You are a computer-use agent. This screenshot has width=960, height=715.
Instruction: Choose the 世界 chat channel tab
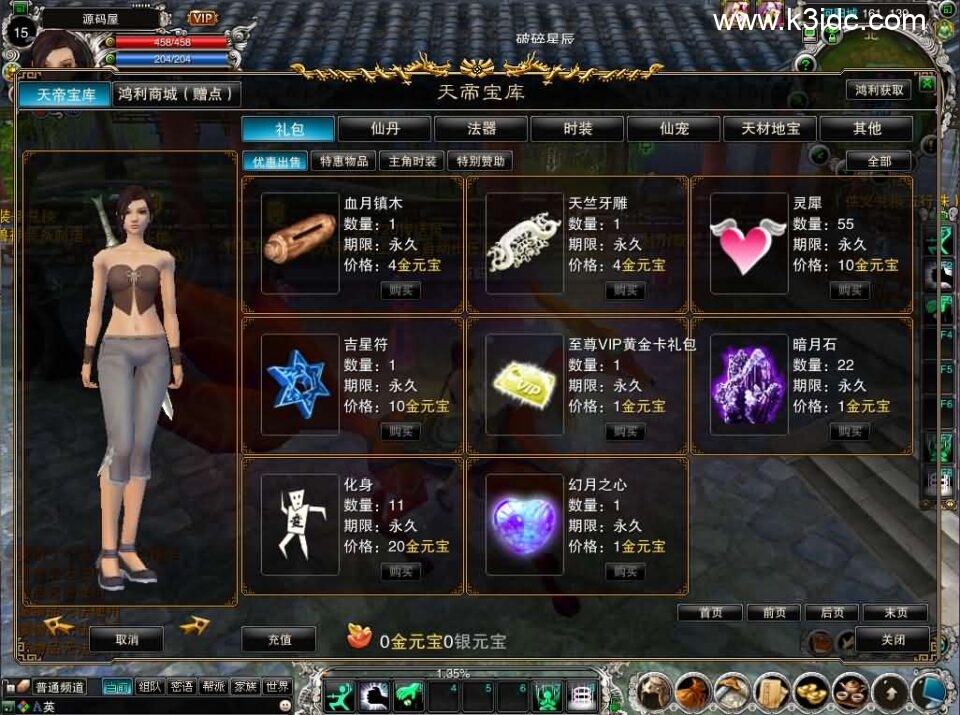pyautogui.click(x=277, y=687)
